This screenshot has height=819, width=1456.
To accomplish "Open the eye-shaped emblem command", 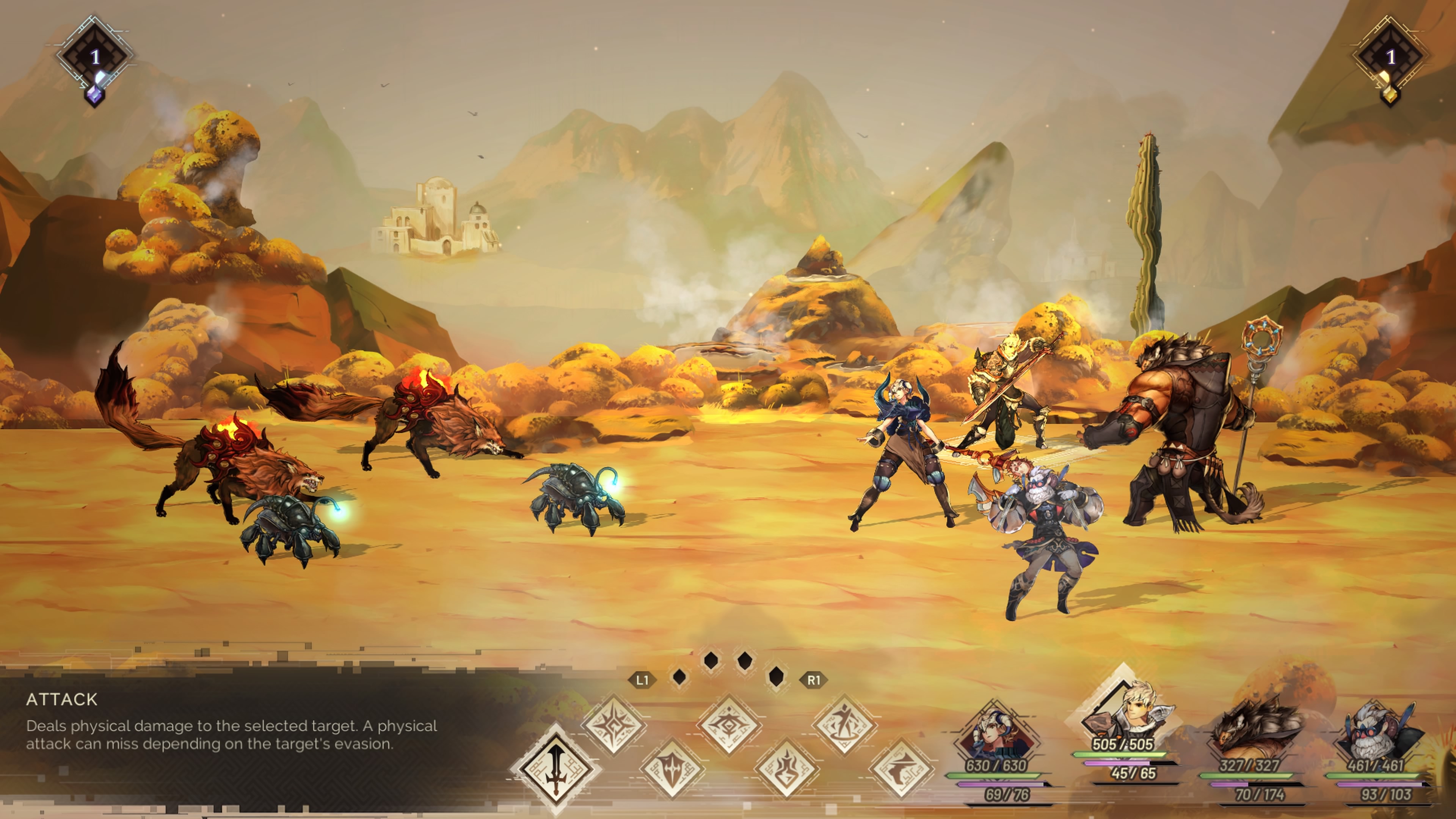I will pos(729,725).
